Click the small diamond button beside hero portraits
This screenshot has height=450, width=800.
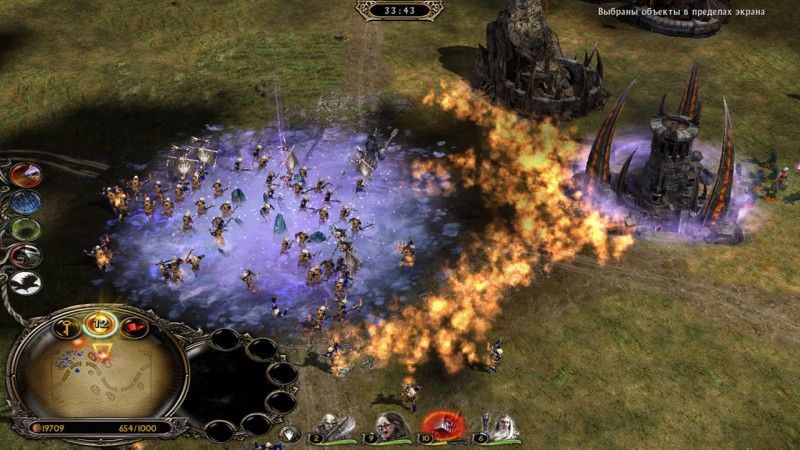pyautogui.click(x=290, y=434)
